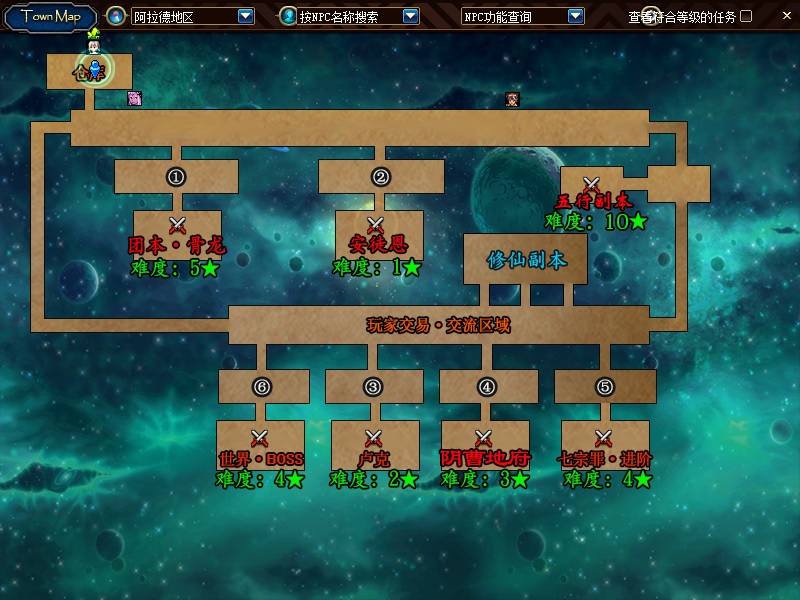Toggle the level-appropriate quests checkbox
This screenshot has width=800, height=600.
pos(746,16)
